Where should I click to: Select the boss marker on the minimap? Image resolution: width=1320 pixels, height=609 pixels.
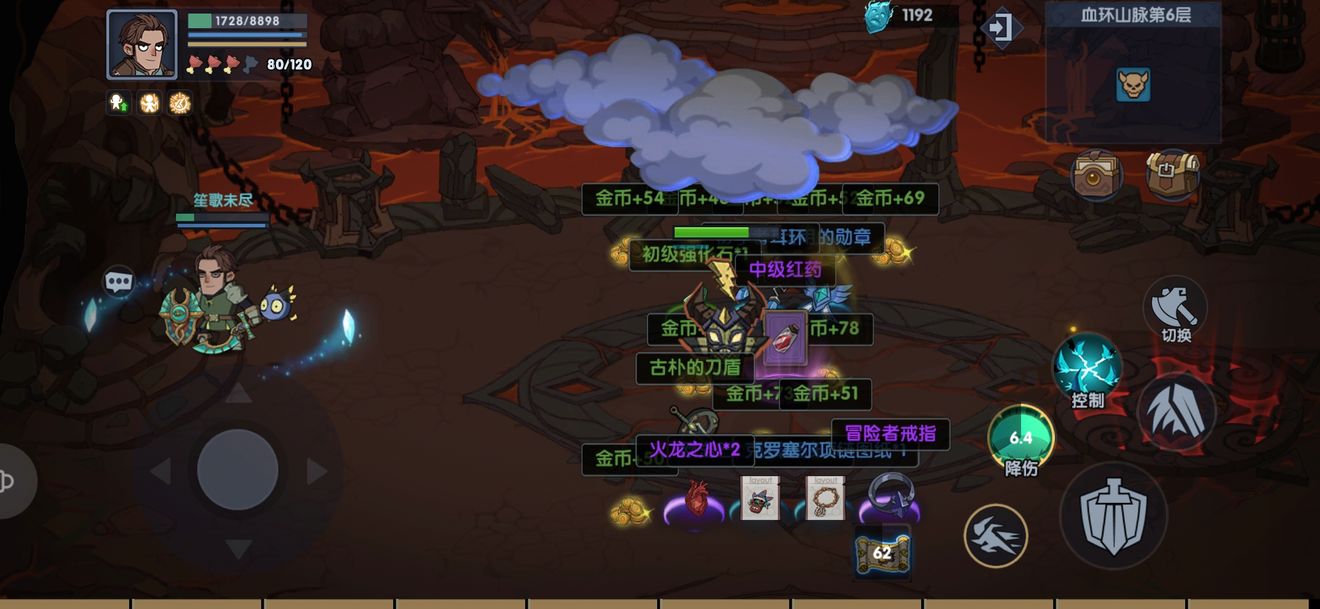click(x=1133, y=85)
